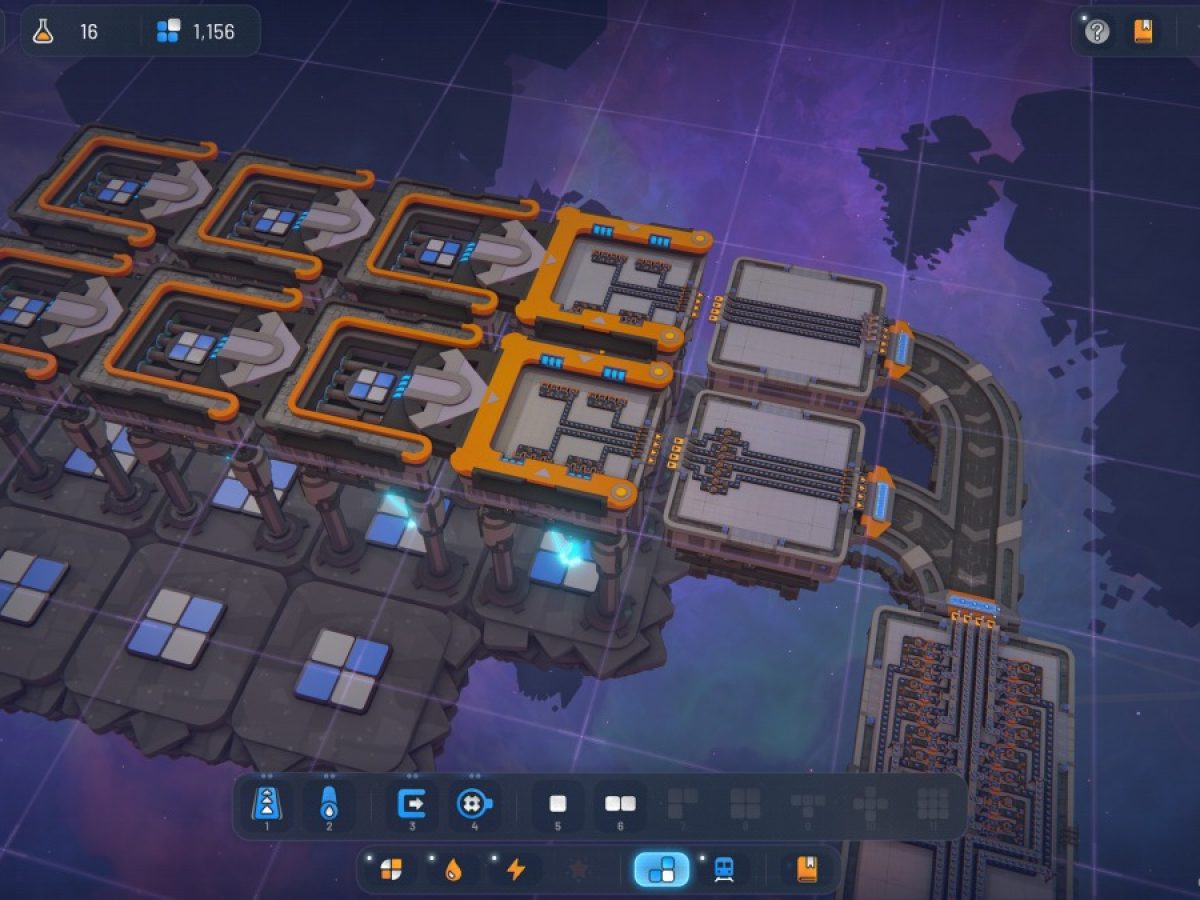
Task: Select the double-square platform piece
Action: point(620,804)
